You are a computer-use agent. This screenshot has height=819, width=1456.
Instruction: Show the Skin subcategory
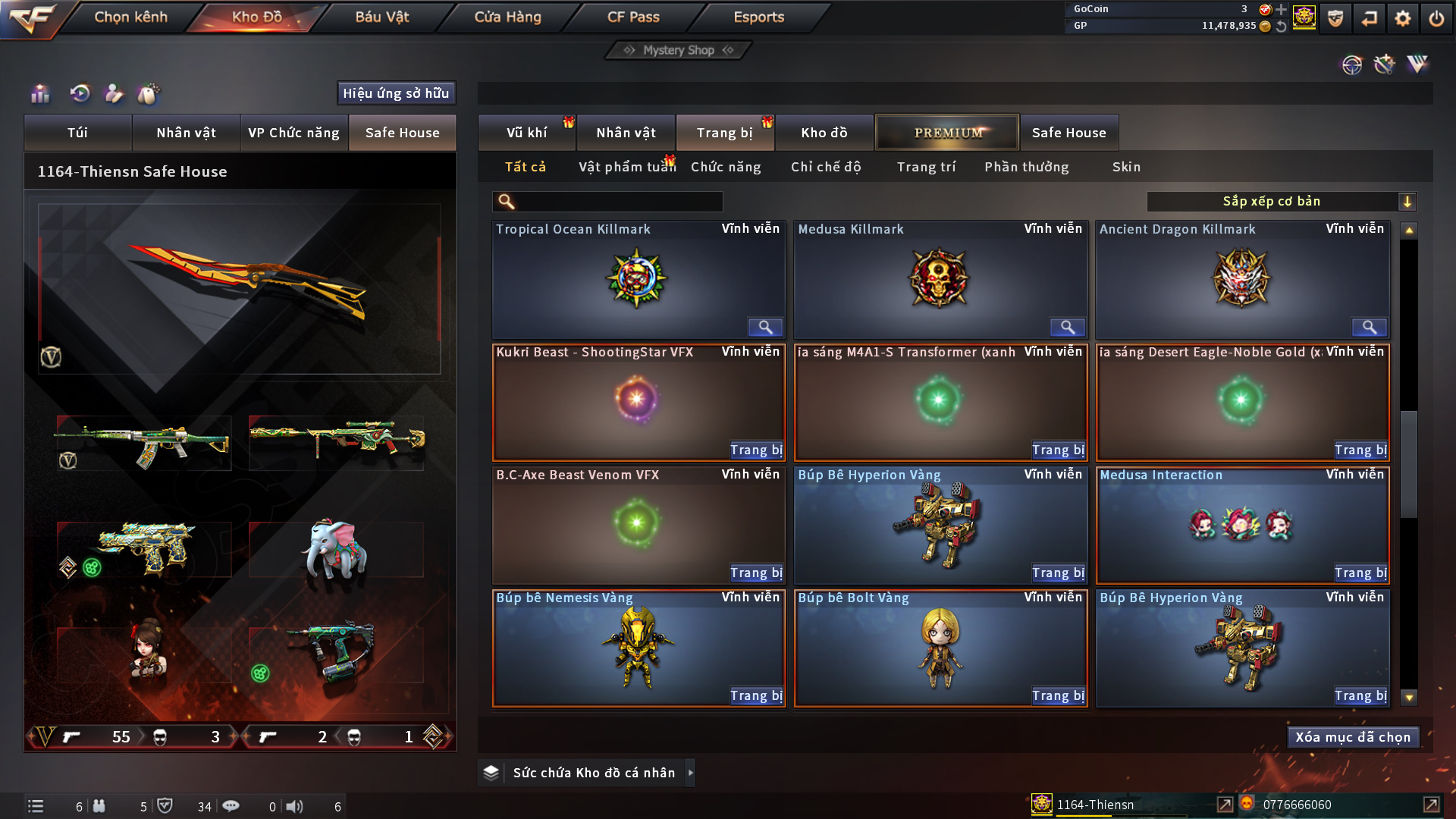(1126, 167)
